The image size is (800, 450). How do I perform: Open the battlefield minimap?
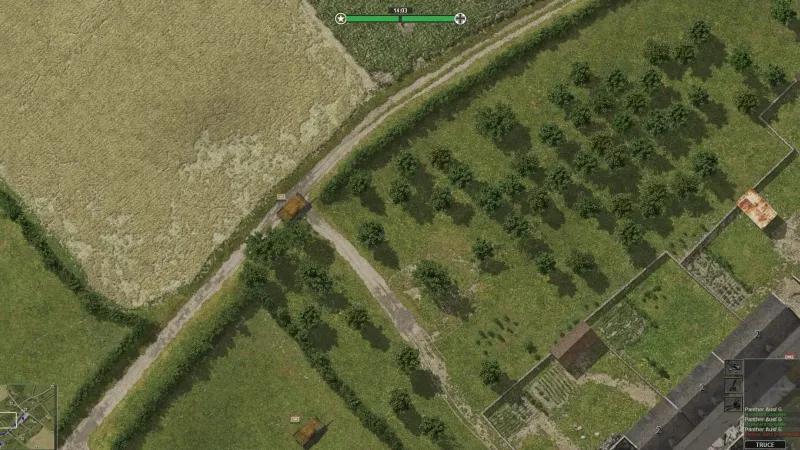pos(27,417)
